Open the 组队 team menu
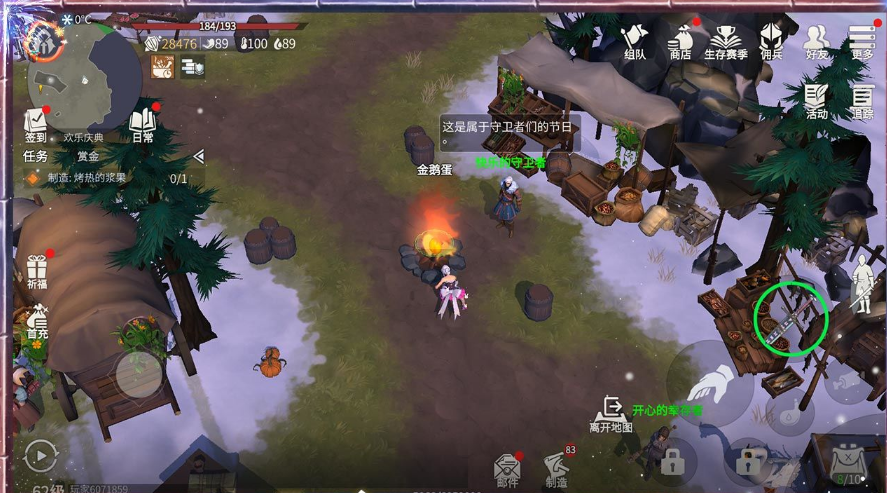Viewport: 887px width, 493px height. pos(634,42)
